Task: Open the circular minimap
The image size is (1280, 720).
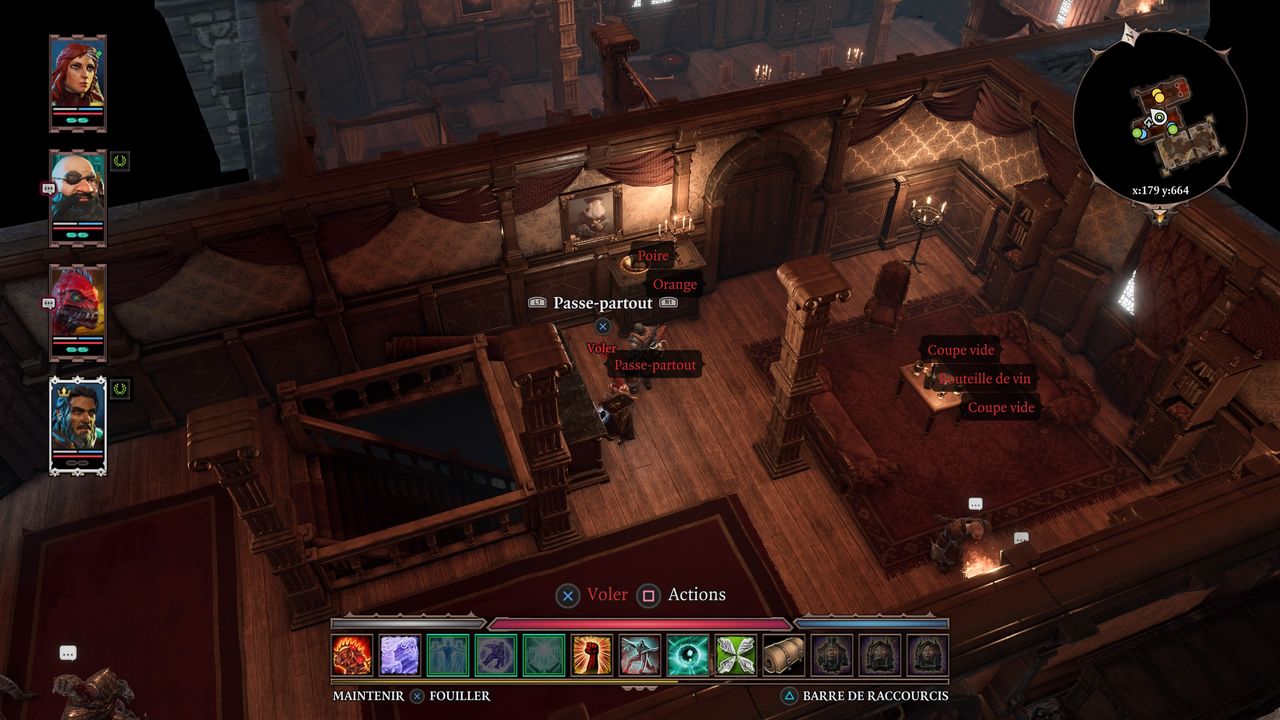Action: tap(1160, 118)
